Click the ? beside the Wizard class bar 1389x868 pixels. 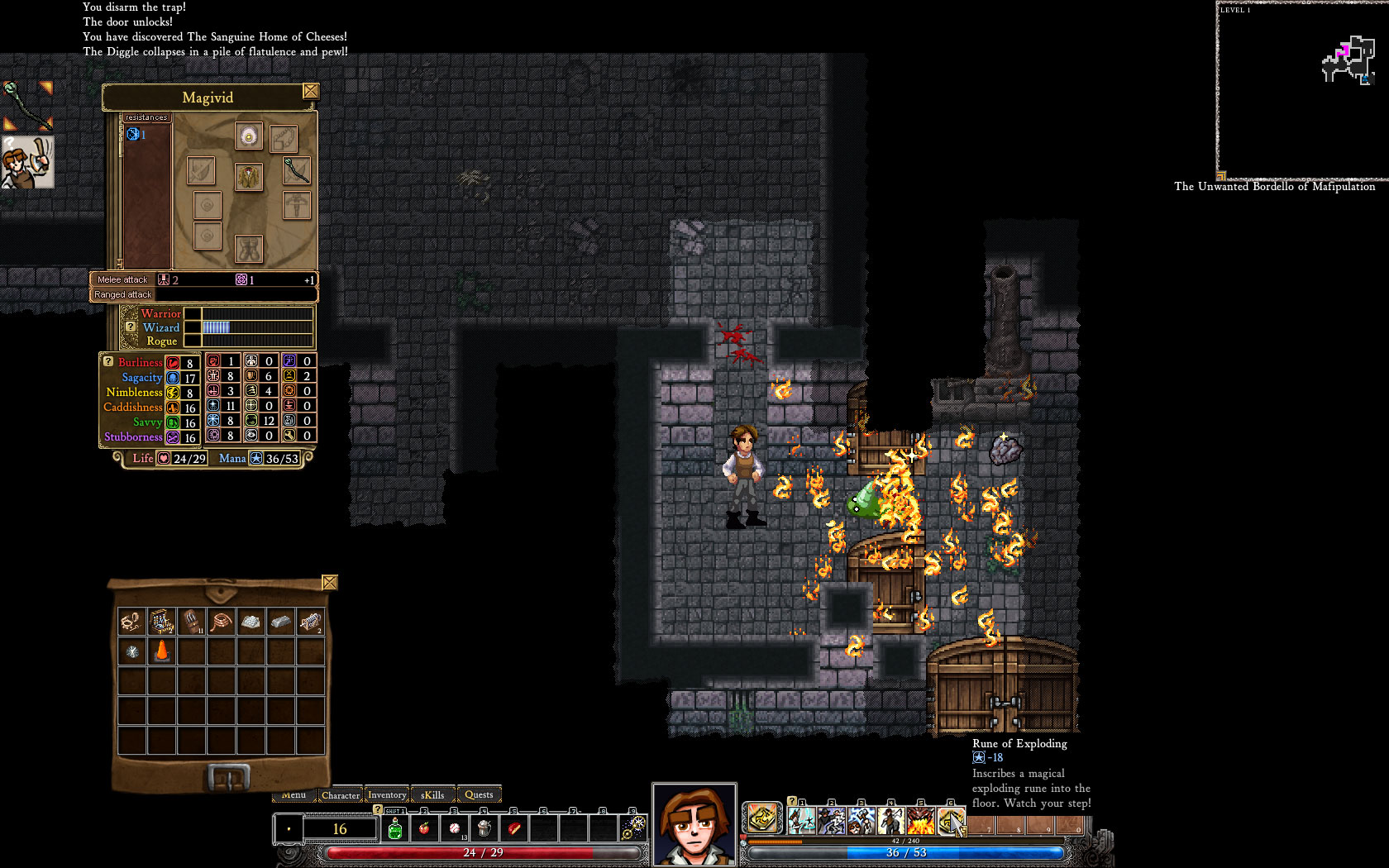coord(131,327)
